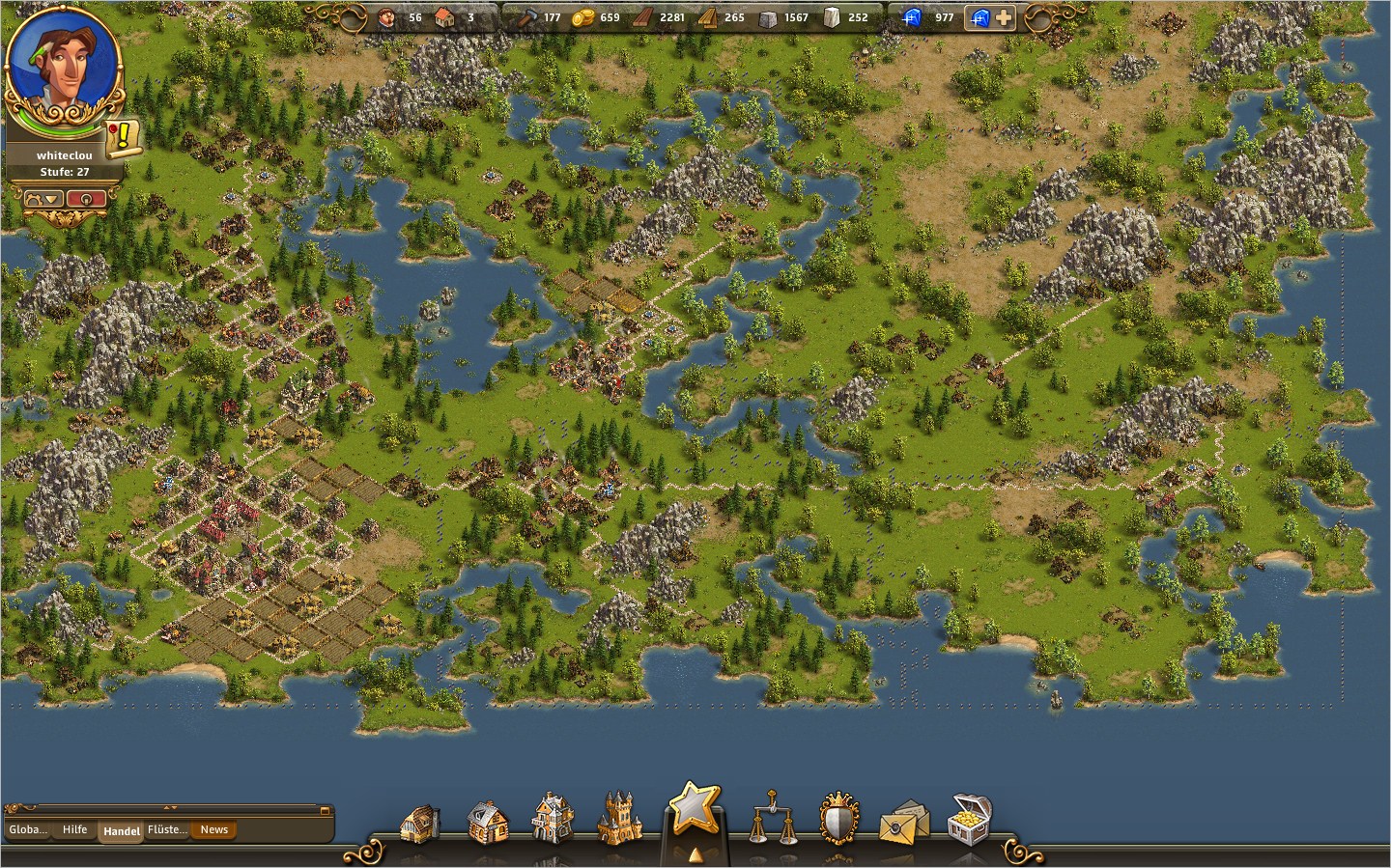The width and height of the screenshot is (1391, 868).
Task: Open the crowned shield guild menu
Action: 838,821
